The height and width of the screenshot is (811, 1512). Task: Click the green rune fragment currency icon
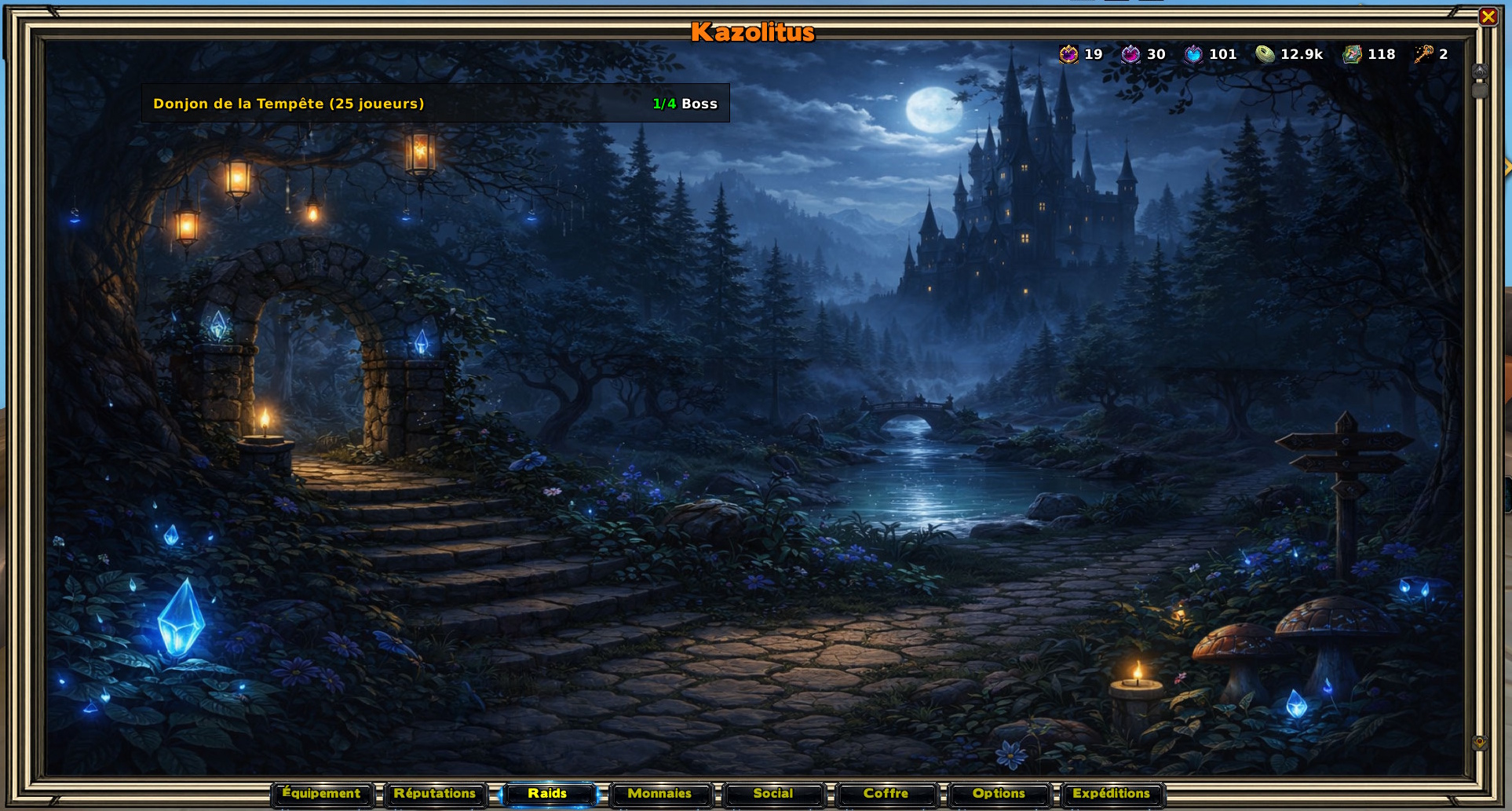click(1352, 54)
